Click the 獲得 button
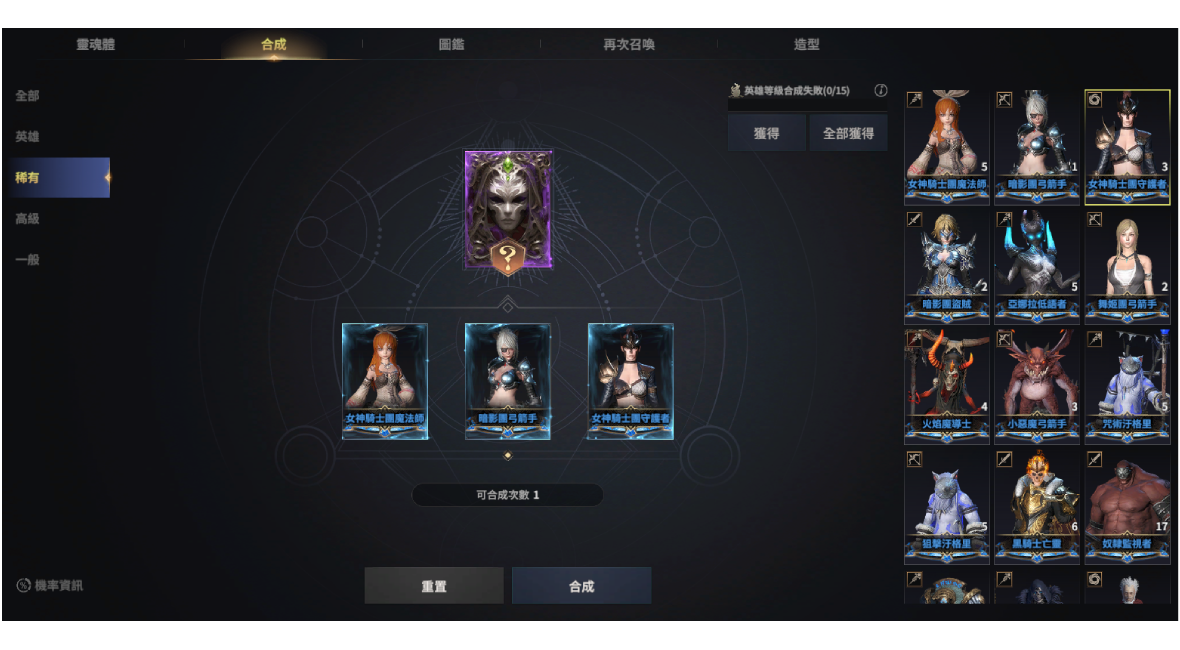1180x650 pixels. (766, 133)
